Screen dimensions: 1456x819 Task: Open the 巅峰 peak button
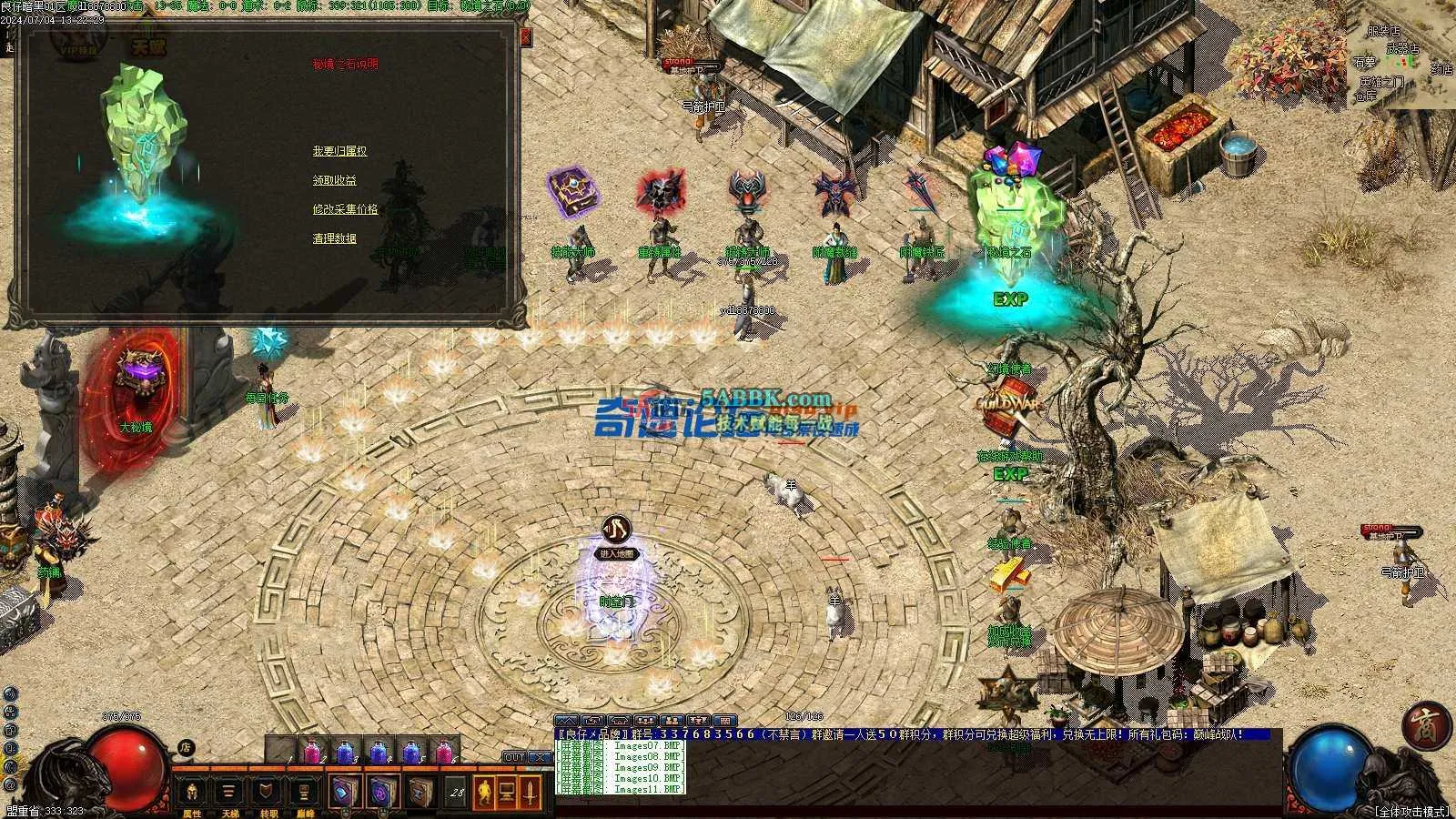(x=304, y=792)
